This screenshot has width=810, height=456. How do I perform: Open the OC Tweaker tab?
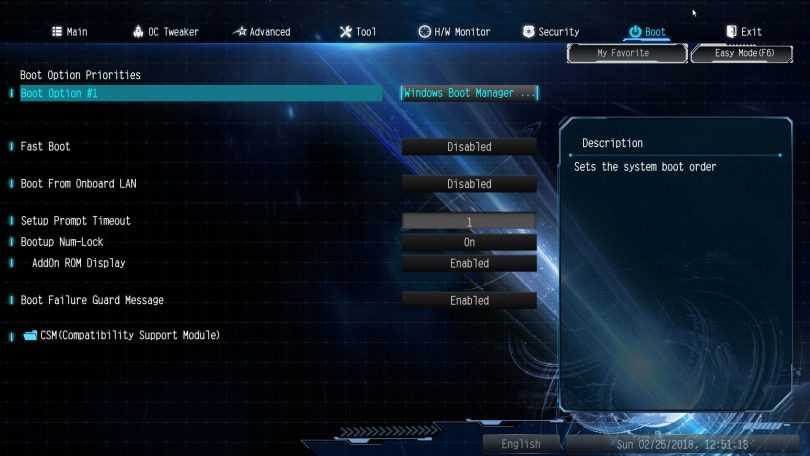165,32
